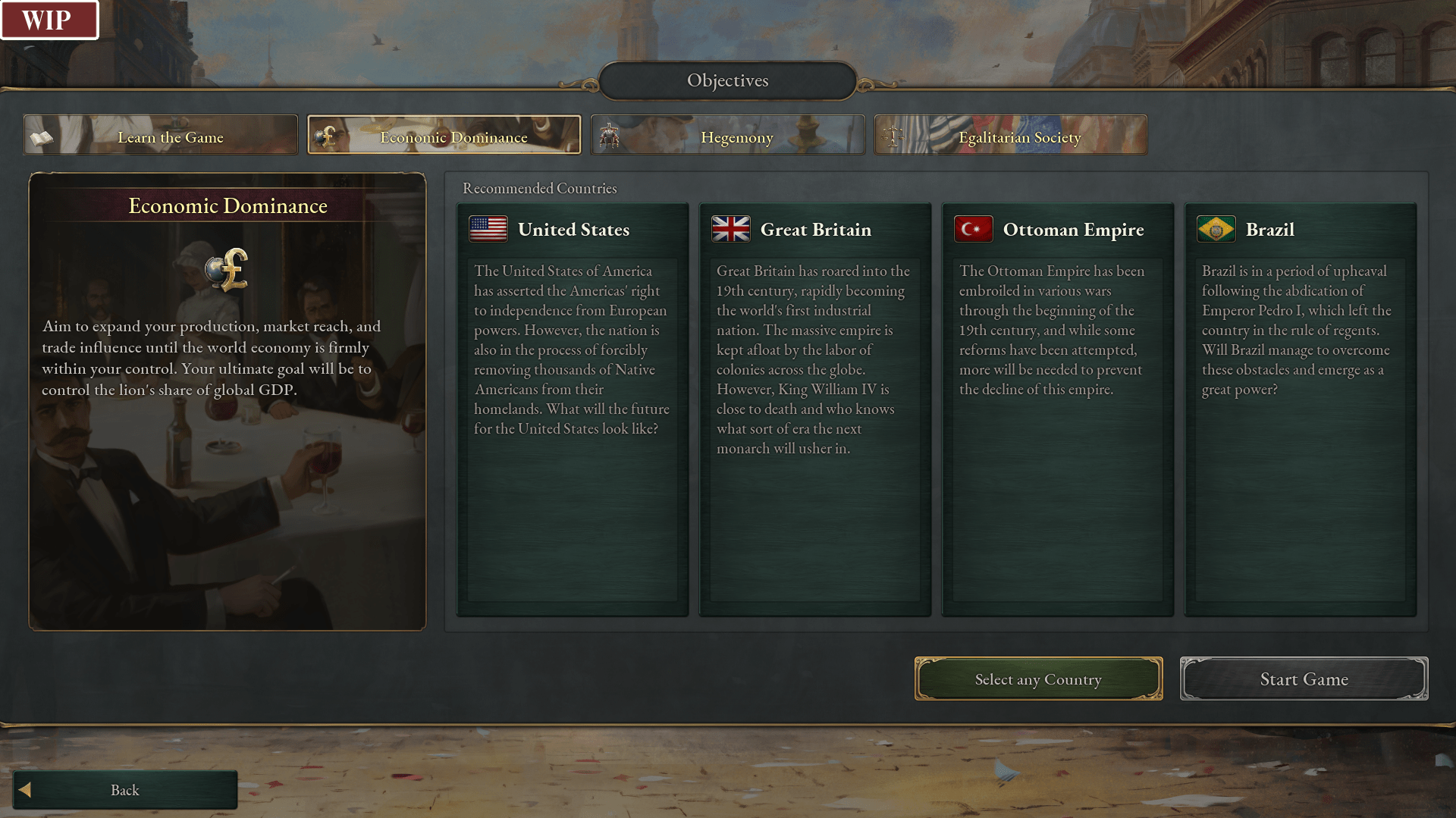Choose the Hegemony objective tab
This screenshot has height=818, width=1456.
click(x=728, y=136)
